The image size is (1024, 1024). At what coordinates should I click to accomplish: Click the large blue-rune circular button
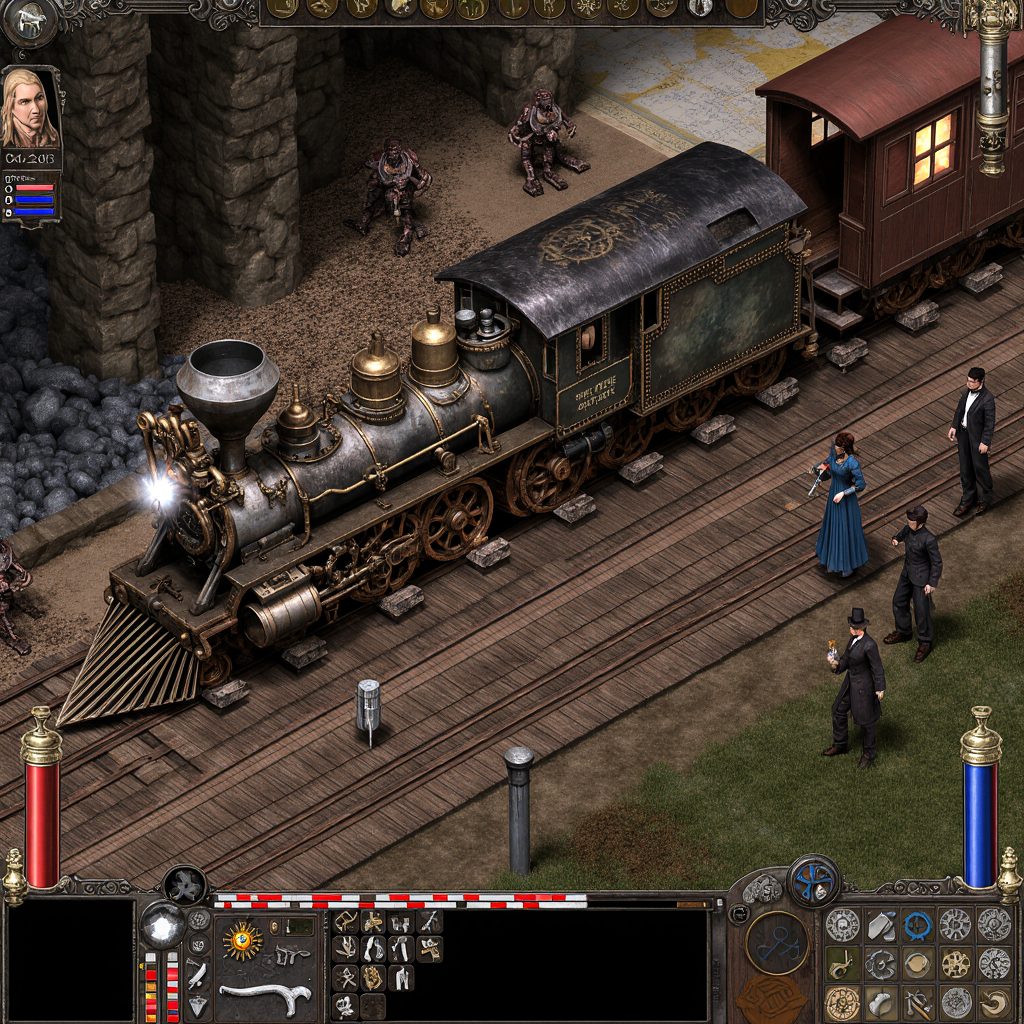click(x=777, y=943)
